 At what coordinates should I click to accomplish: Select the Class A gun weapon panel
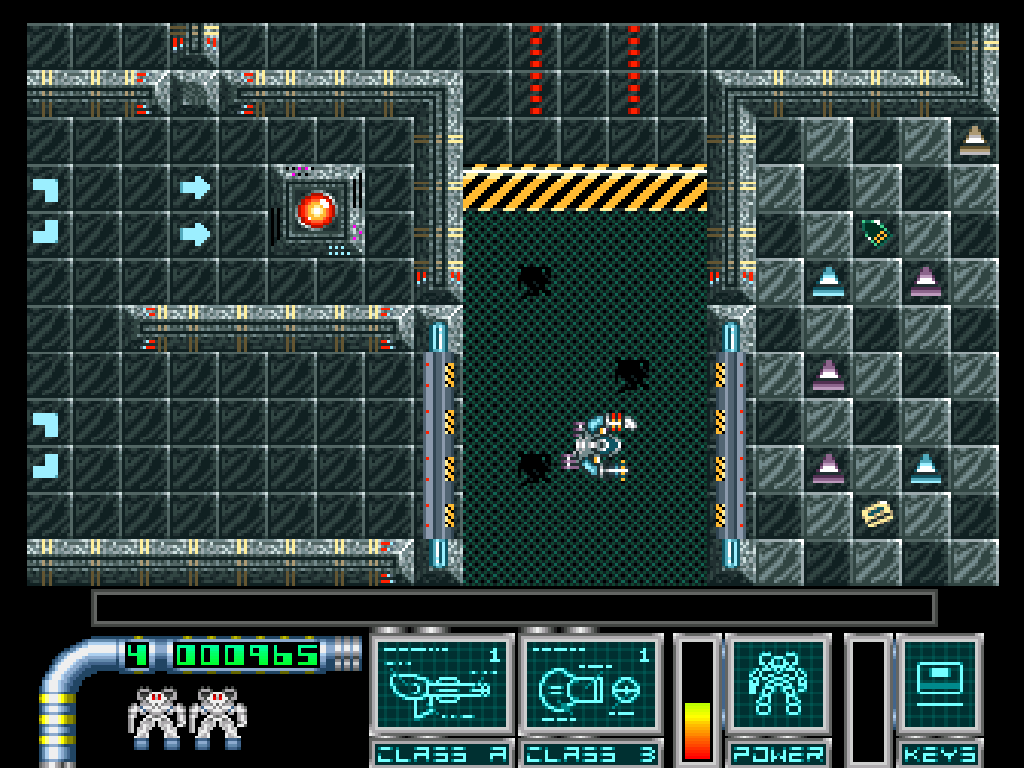pyautogui.click(x=442, y=684)
